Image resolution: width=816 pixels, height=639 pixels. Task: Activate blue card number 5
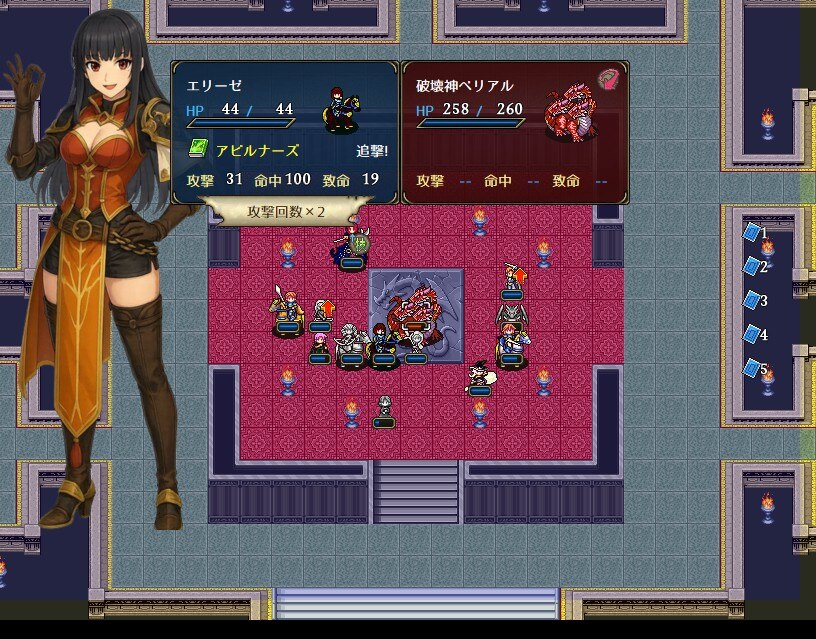click(x=753, y=369)
